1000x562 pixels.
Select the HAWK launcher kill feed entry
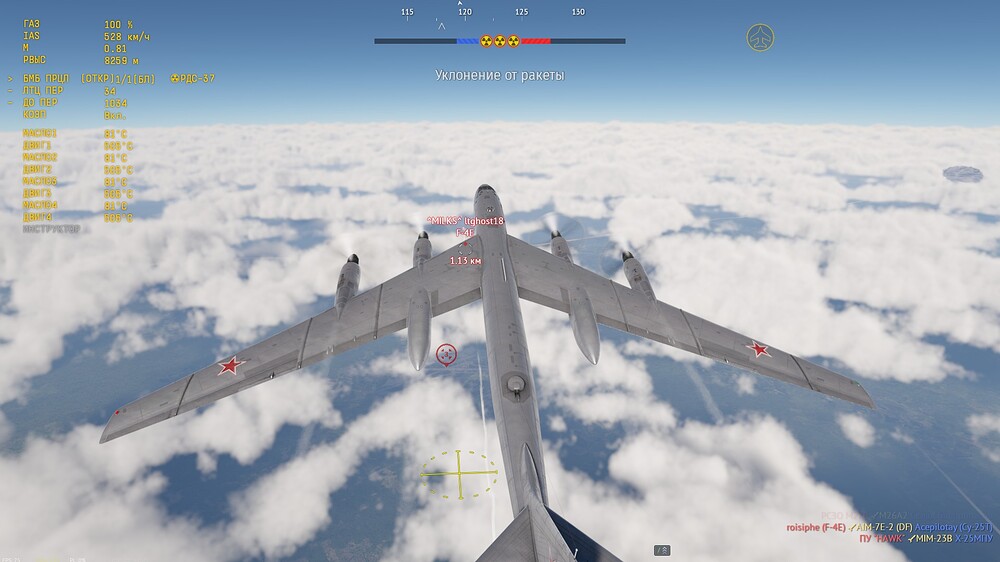tap(879, 539)
